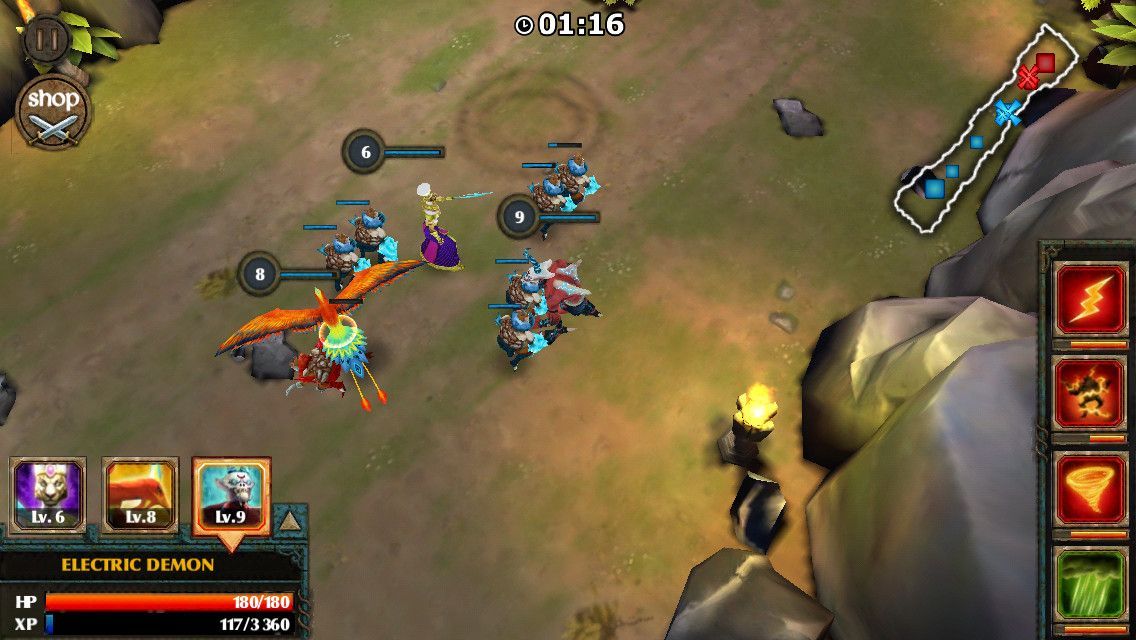Pause the game with the pause button
The width and height of the screenshot is (1136, 640).
(44, 39)
